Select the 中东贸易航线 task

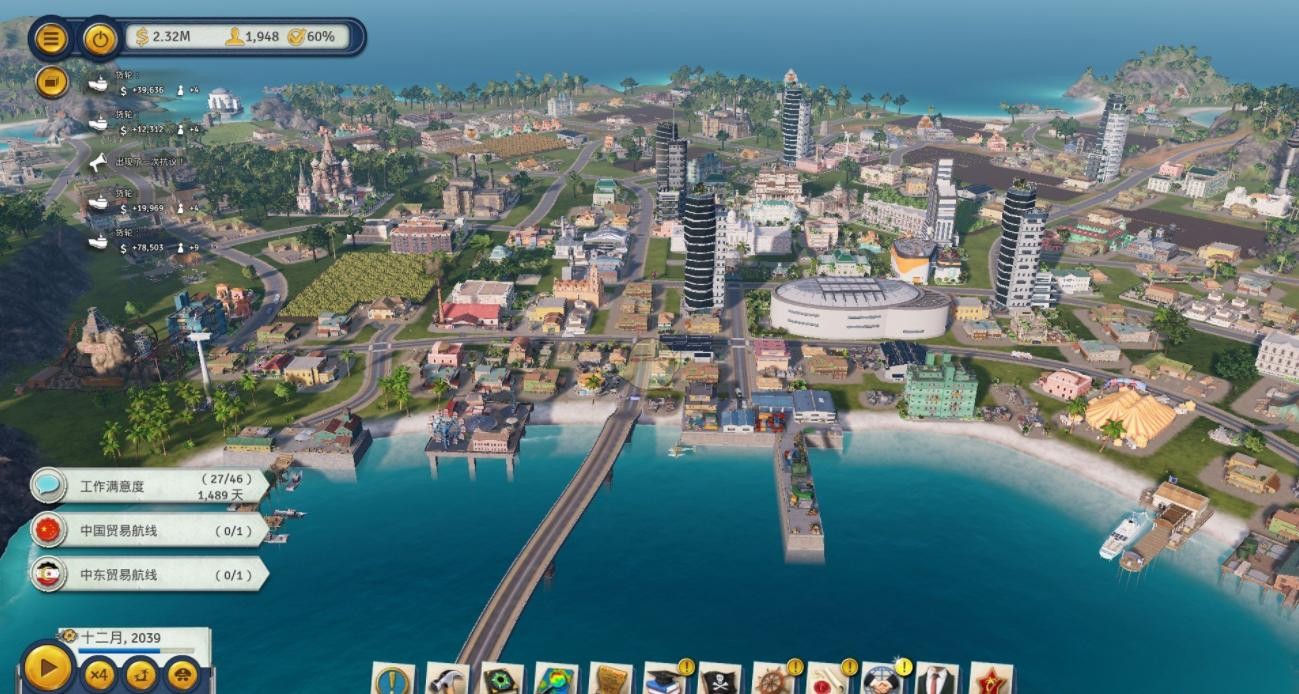150,575
